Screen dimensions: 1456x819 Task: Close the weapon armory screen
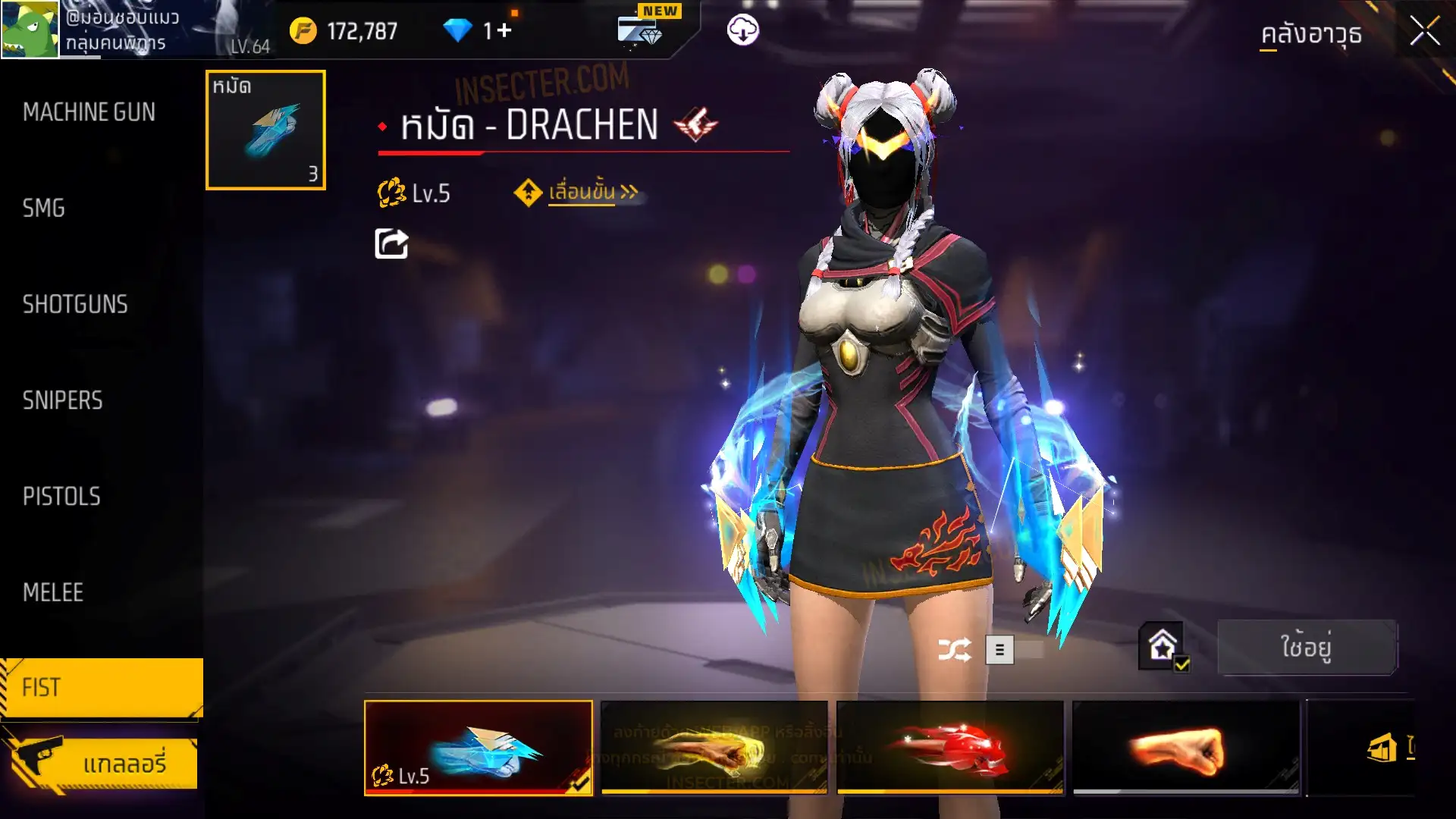coord(1424,32)
